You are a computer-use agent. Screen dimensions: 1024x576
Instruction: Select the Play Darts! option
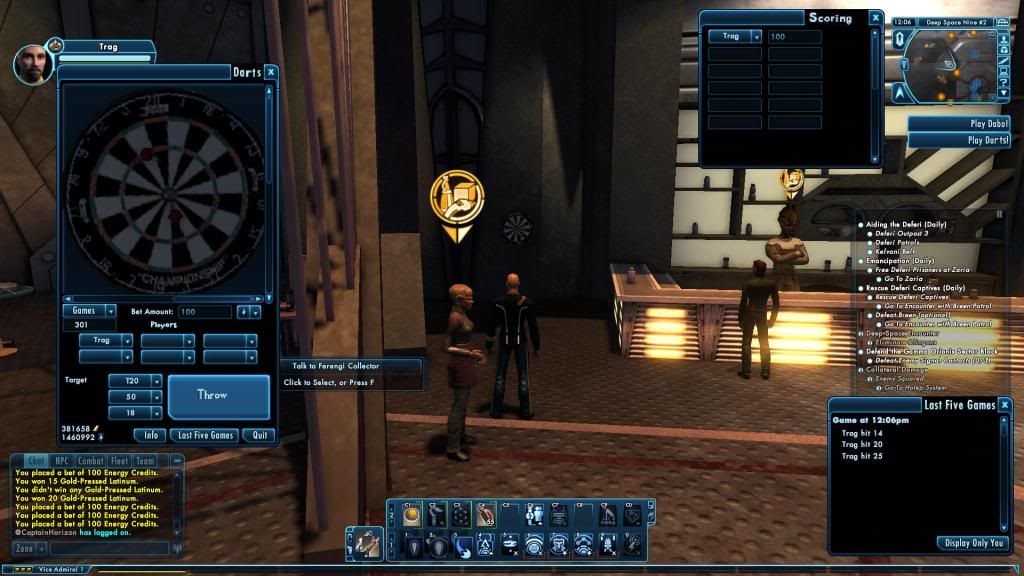[960, 140]
